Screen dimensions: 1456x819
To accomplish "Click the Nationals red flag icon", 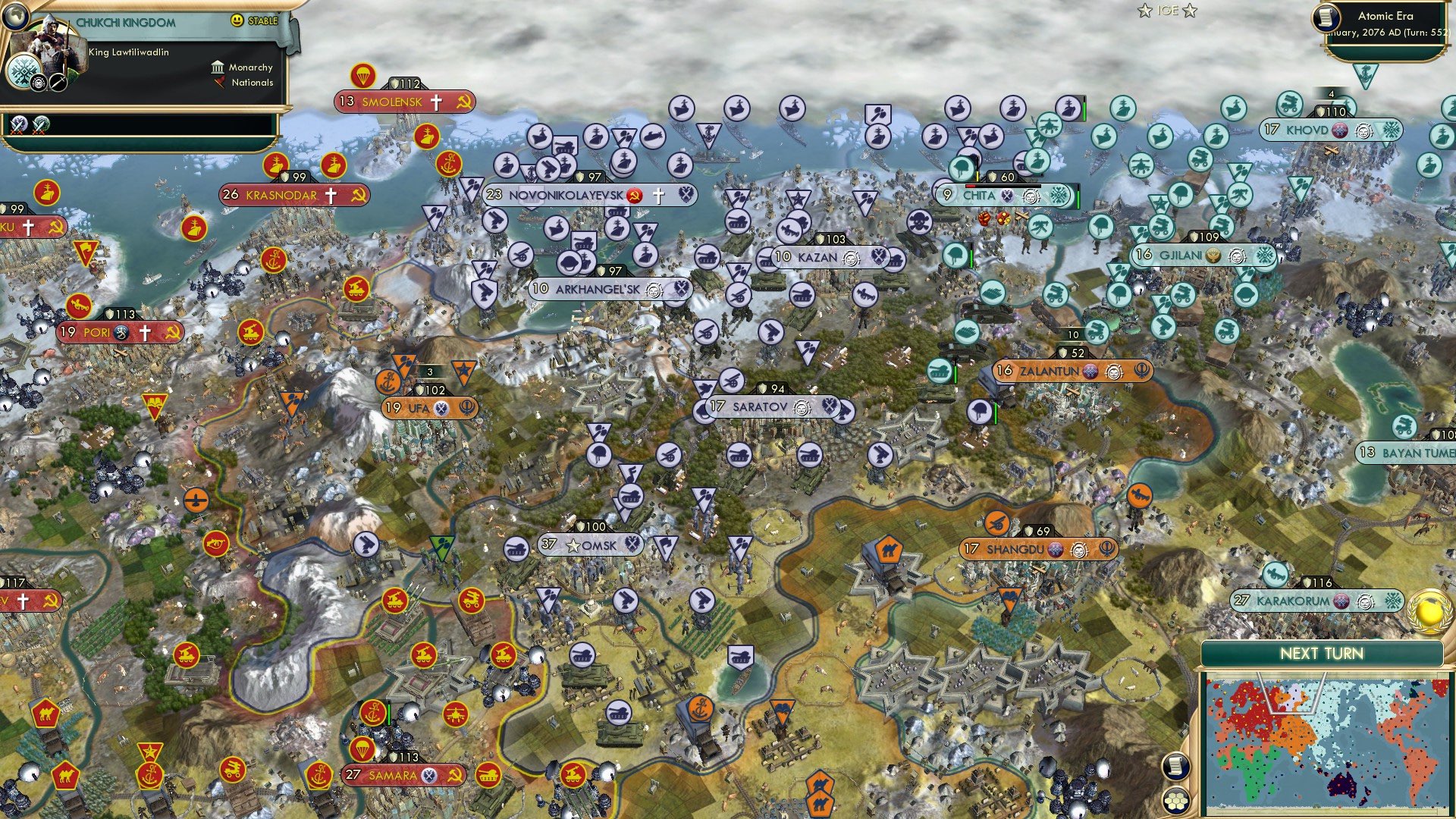I will pos(219,83).
